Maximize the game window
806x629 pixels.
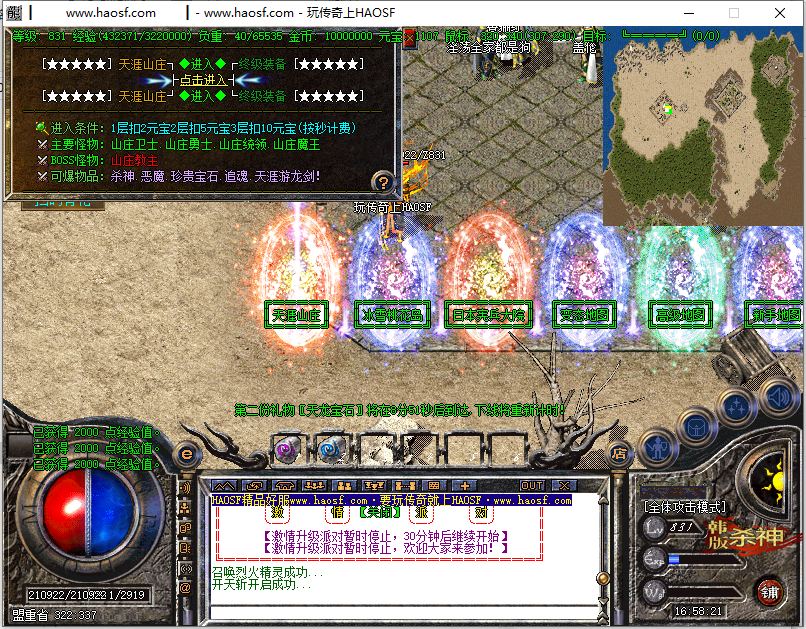tap(734, 13)
